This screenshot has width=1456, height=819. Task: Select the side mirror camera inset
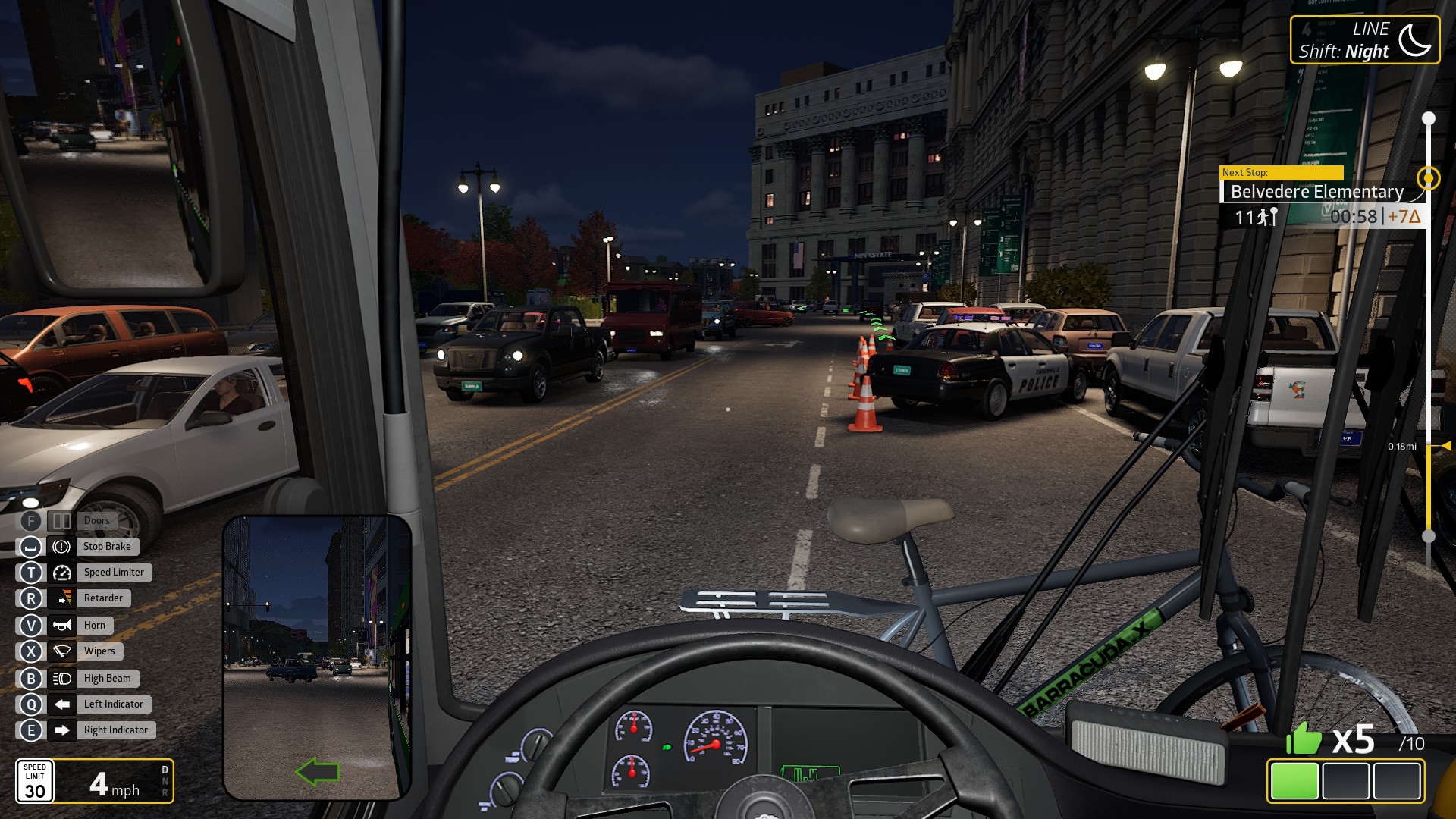pyautogui.click(x=316, y=657)
